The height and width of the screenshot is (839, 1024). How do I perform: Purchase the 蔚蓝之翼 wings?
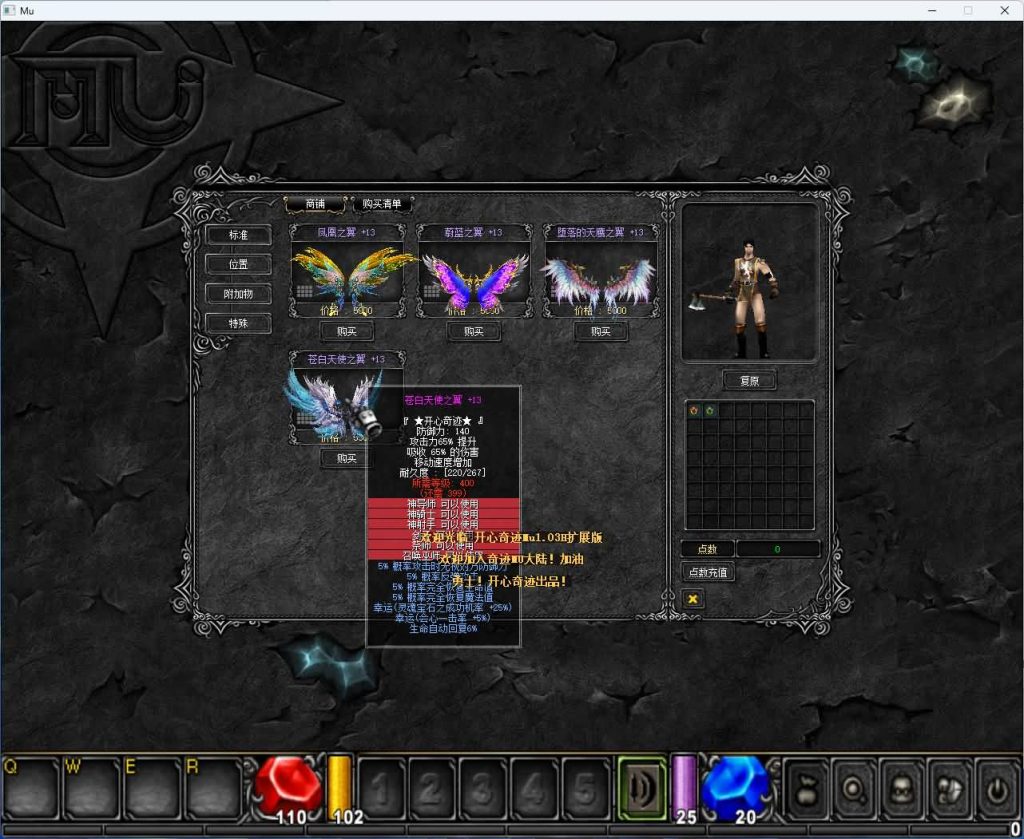pos(474,331)
